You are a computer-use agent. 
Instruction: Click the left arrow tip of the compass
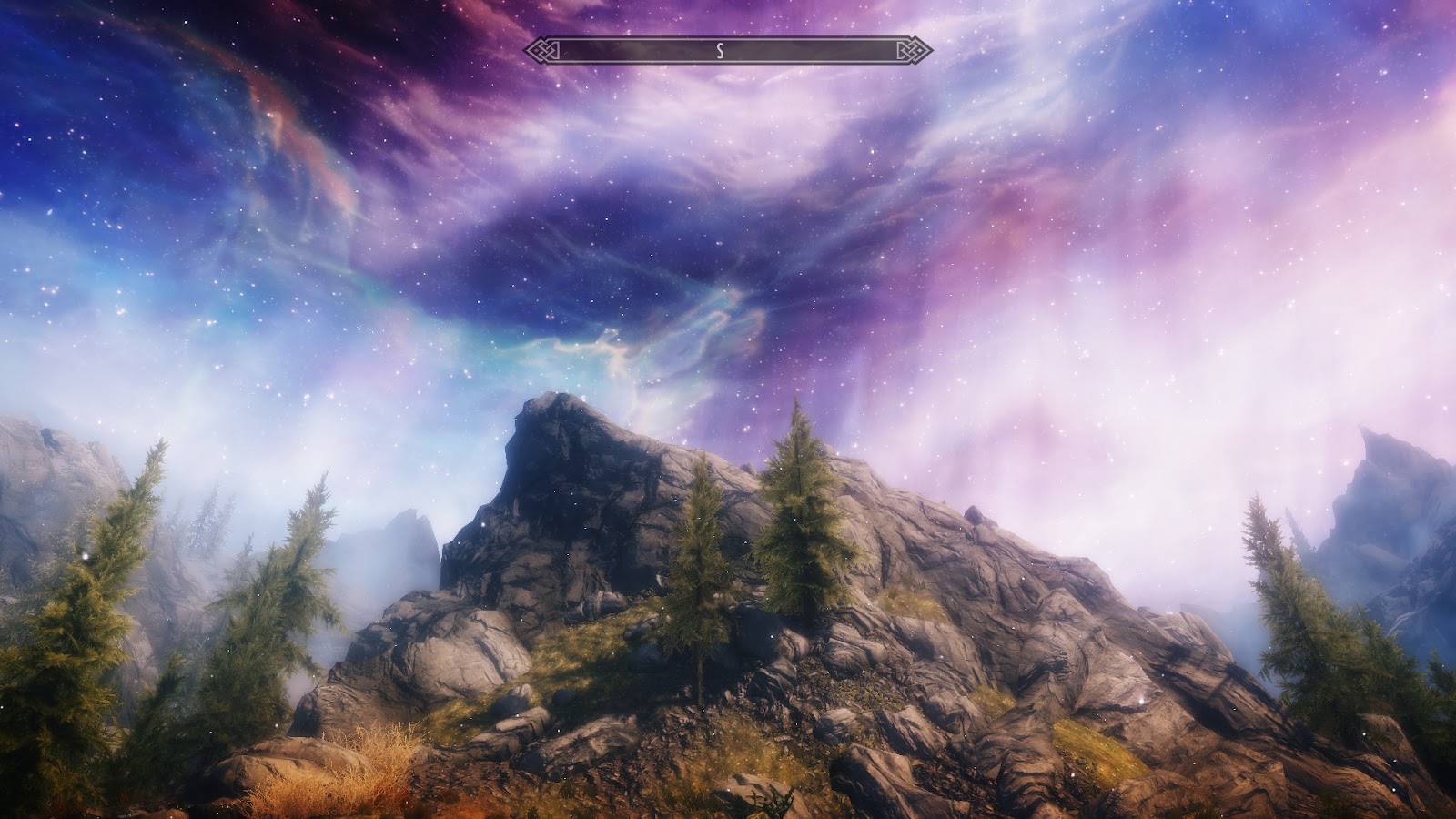coord(526,52)
